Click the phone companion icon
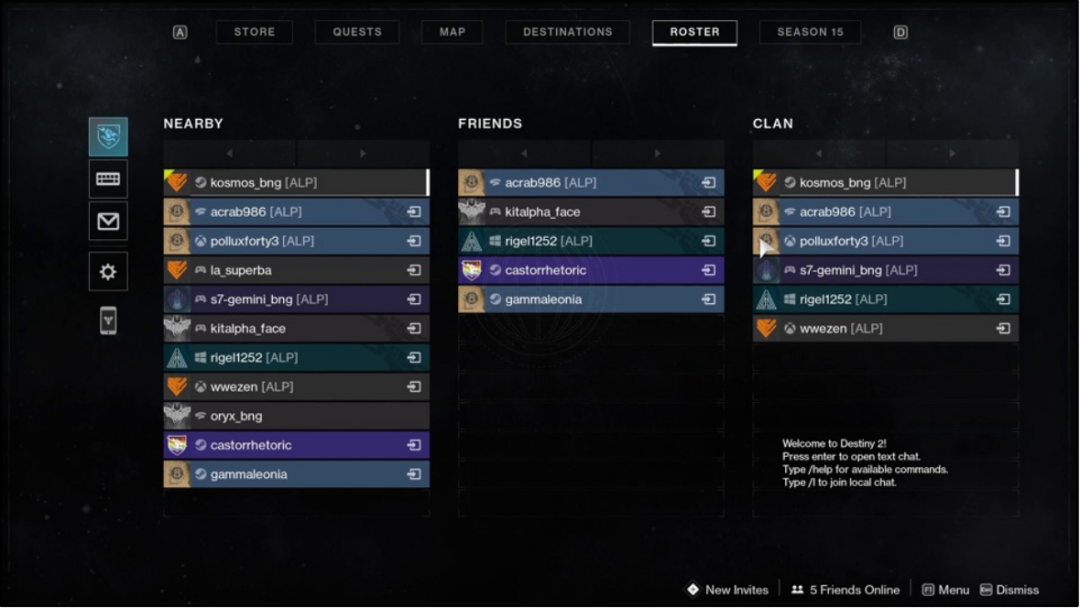 [108, 320]
